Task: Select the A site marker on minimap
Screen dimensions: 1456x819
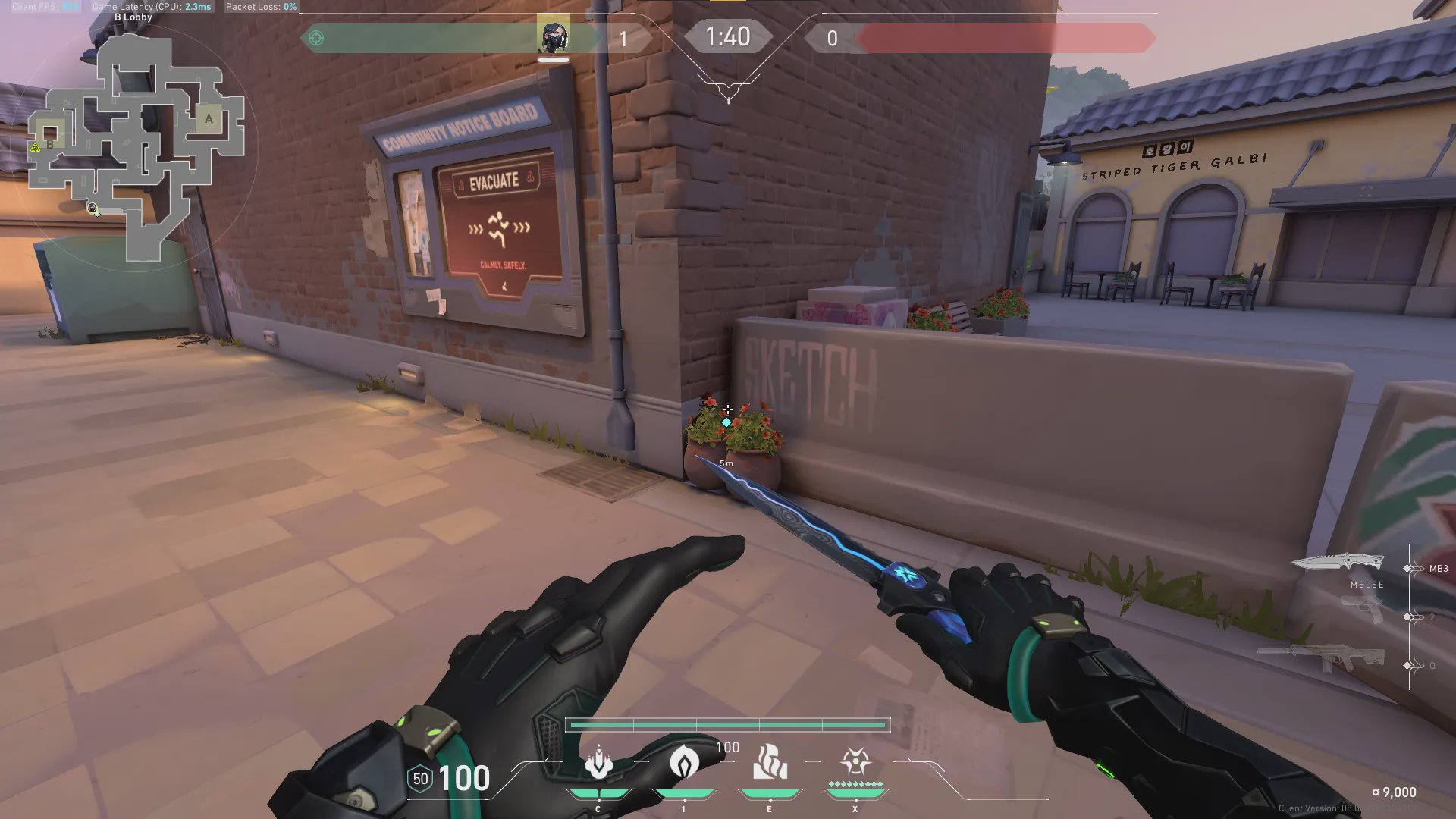Action: 209,118
